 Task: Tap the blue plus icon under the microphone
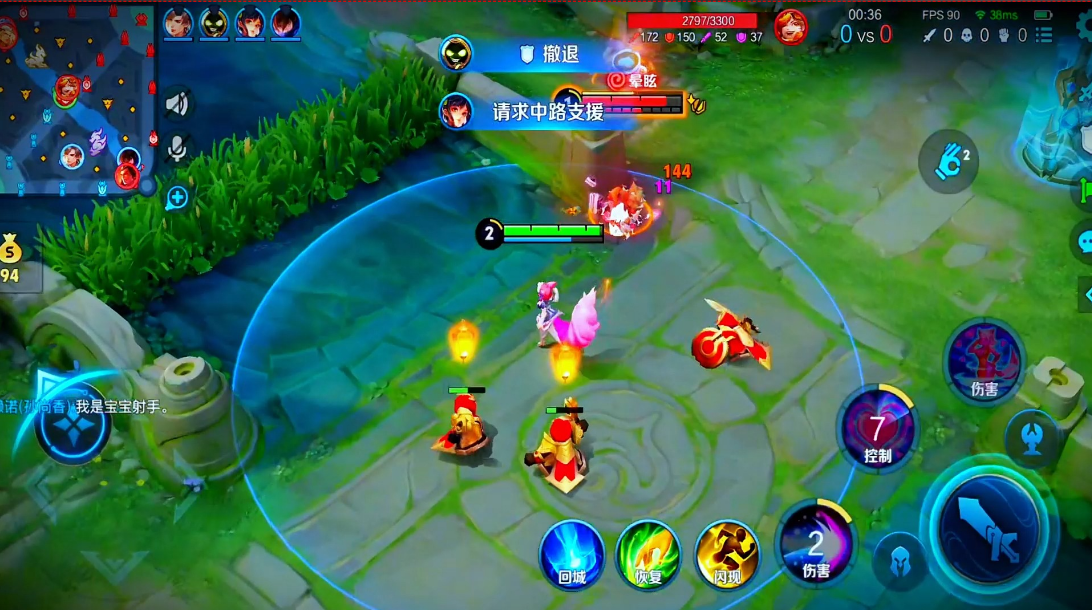(x=177, y=197)
